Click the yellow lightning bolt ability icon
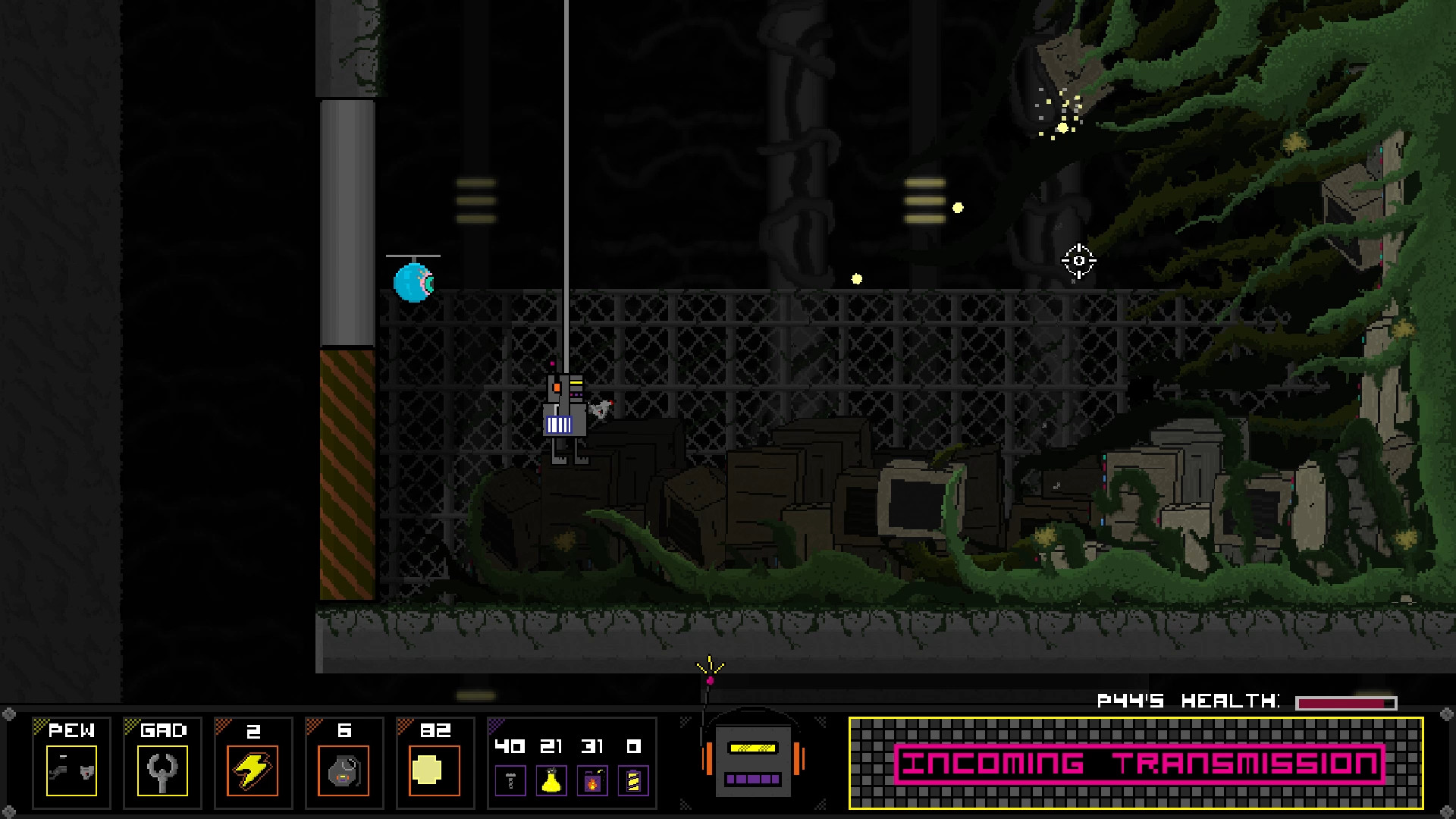This screenshot has width=1456, height=819. pyautogui.click(x=254, y=769)
